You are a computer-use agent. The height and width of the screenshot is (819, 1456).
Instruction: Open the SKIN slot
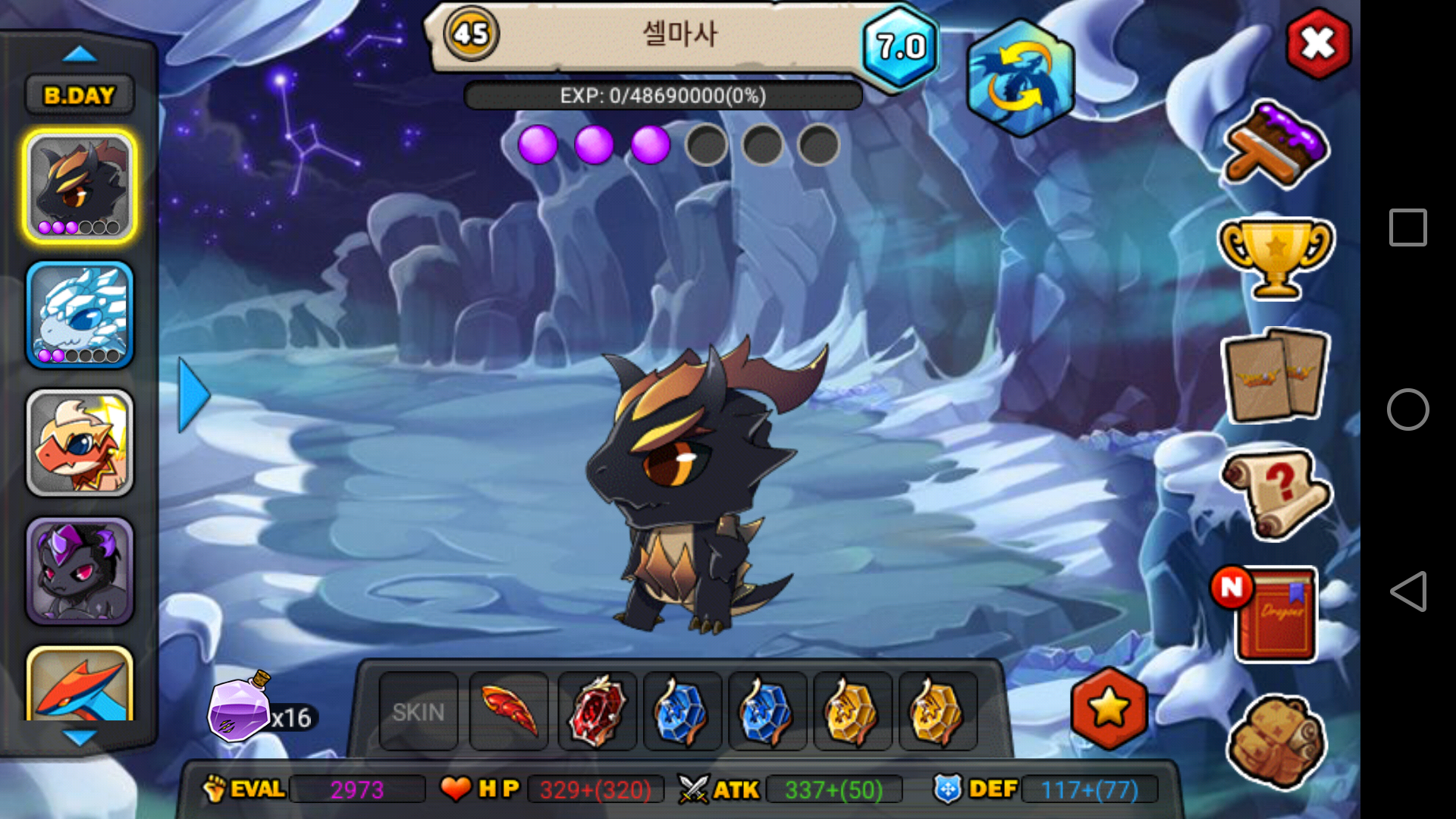click(419, 711)
